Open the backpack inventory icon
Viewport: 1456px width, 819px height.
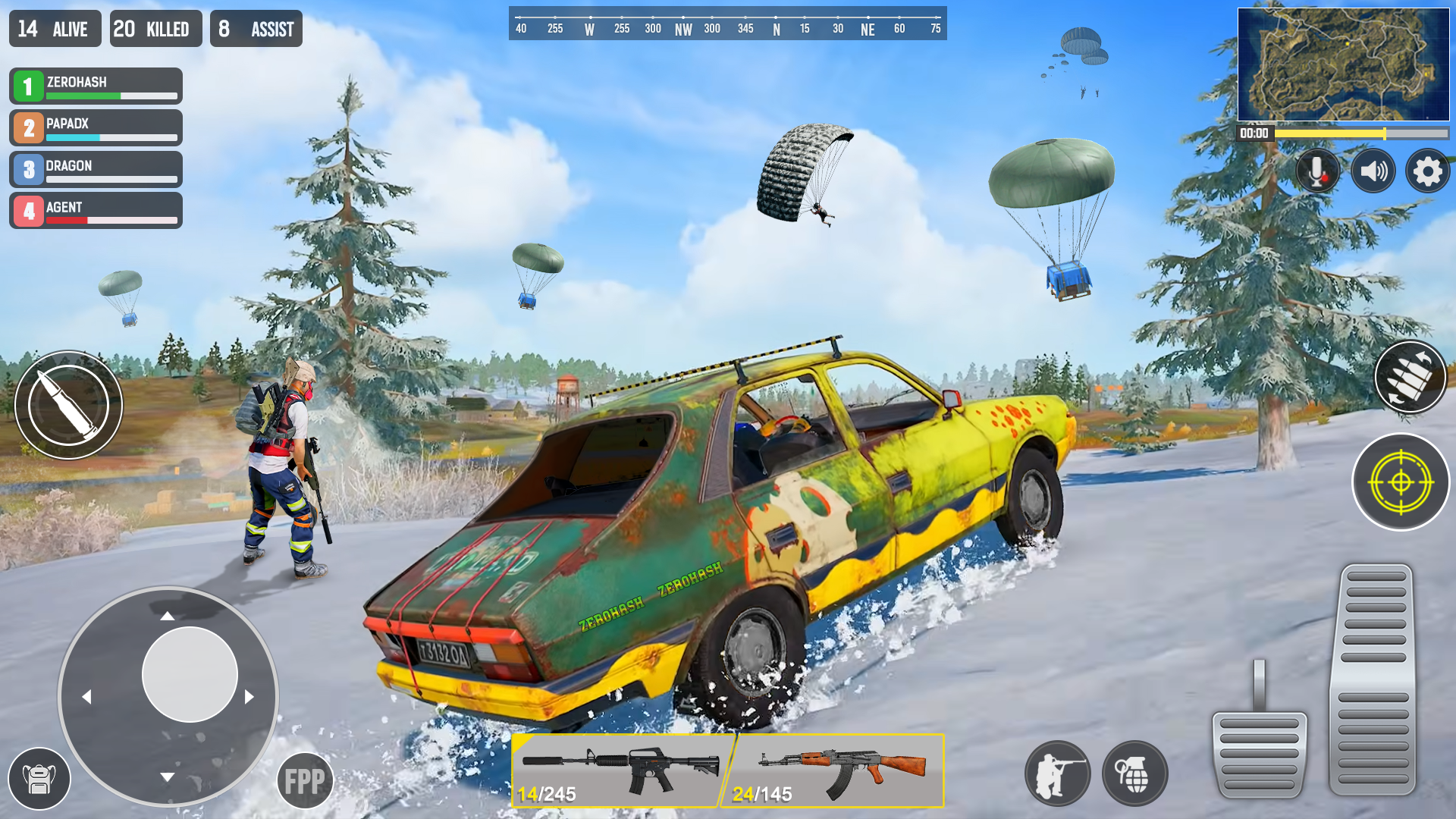point(39,778)
